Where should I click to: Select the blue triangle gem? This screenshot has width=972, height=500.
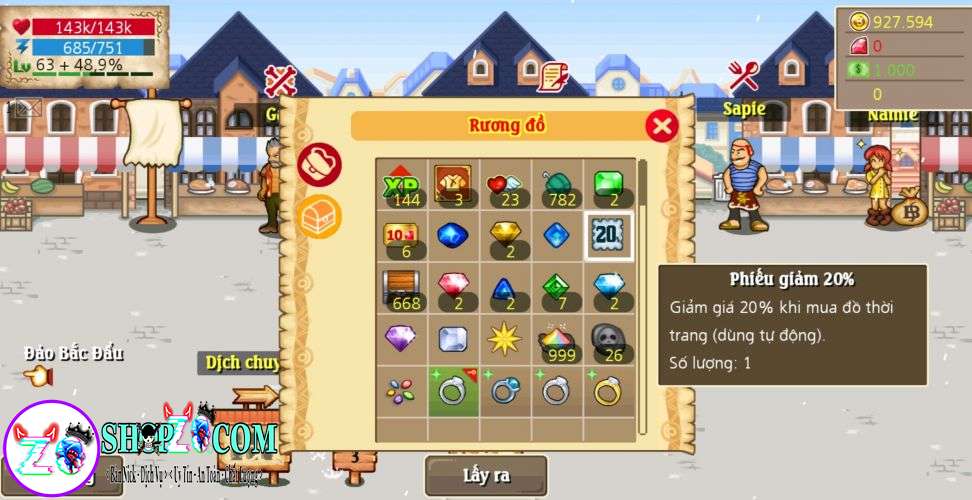[x=504, y=288]
